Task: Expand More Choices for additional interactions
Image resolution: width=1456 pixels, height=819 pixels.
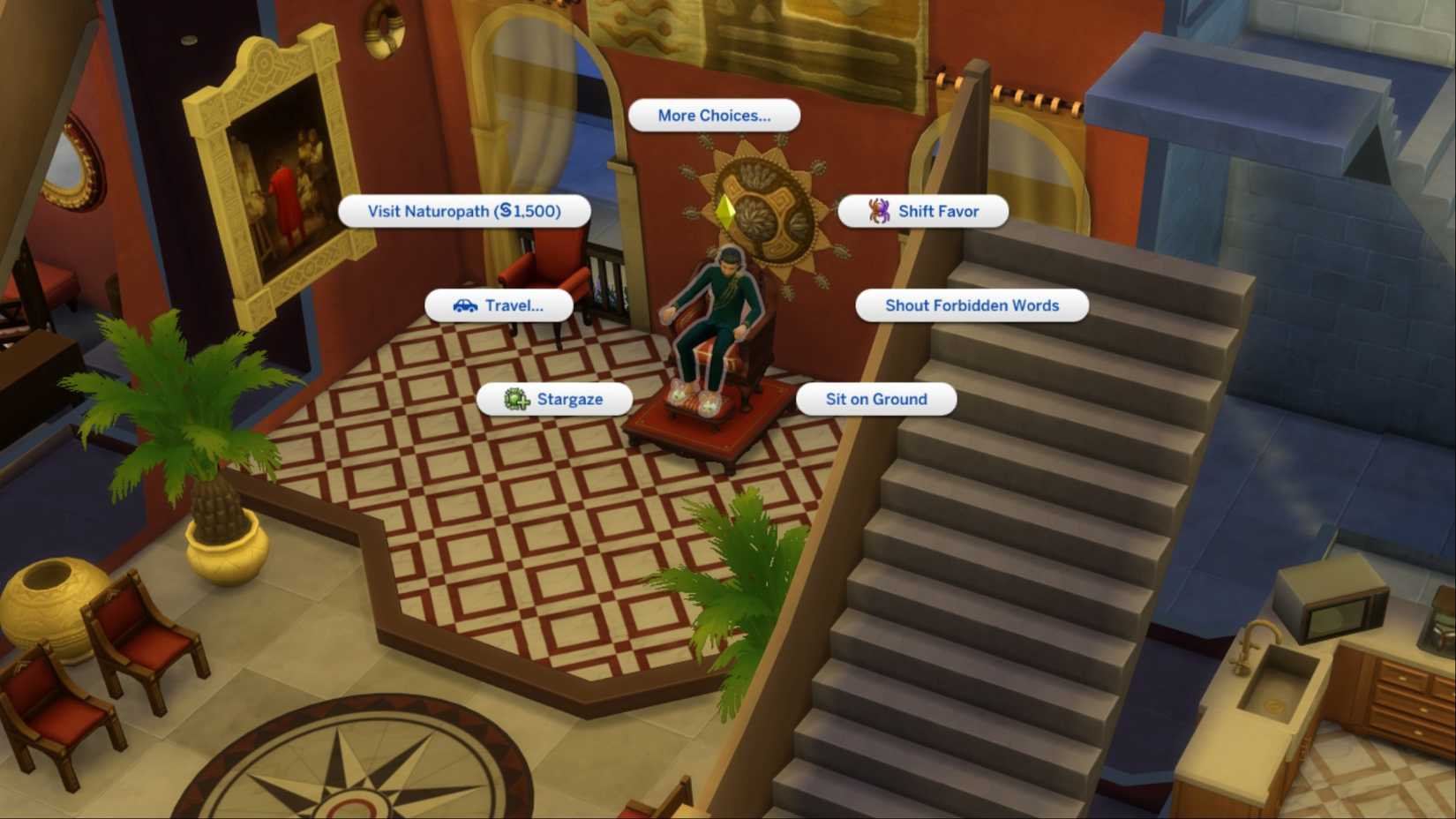Action: coord(712,115)
